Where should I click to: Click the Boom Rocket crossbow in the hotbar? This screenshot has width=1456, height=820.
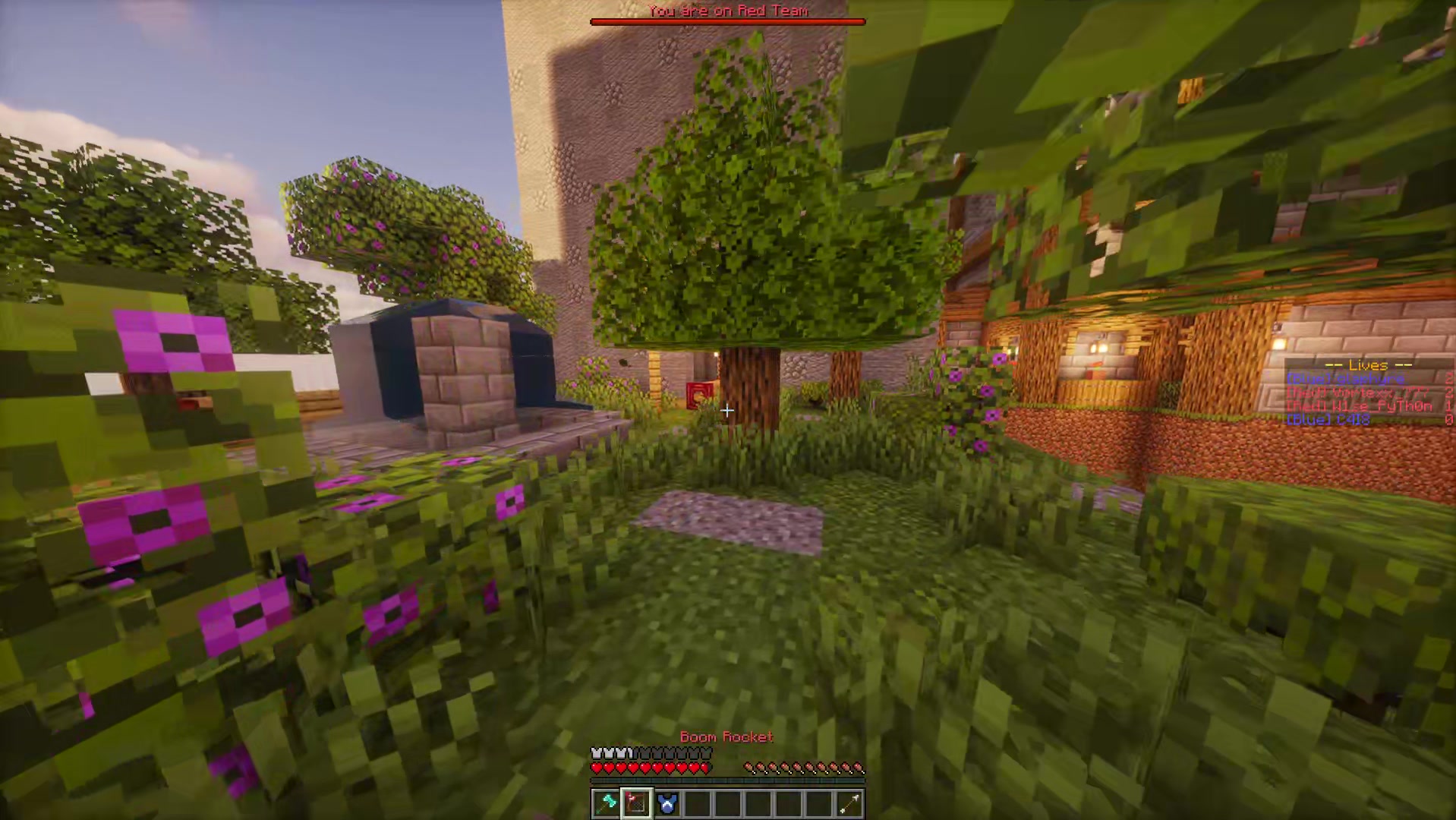point(636,803)
